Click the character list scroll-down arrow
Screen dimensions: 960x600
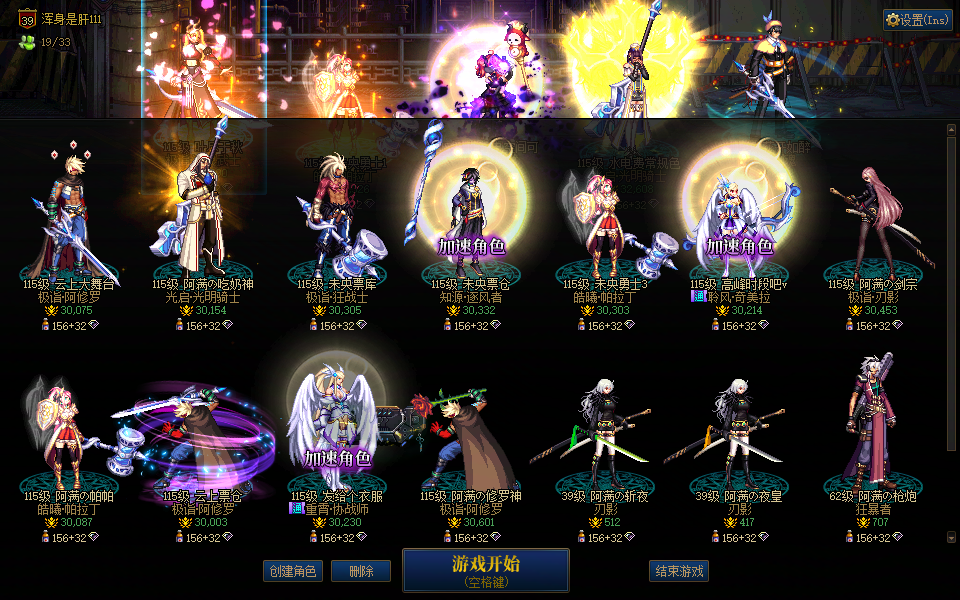click(x=951, y=537)
